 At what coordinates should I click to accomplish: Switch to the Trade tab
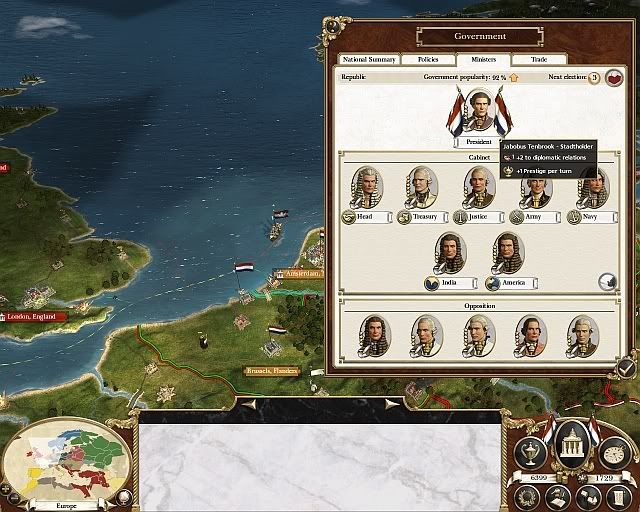pos(539,60)
